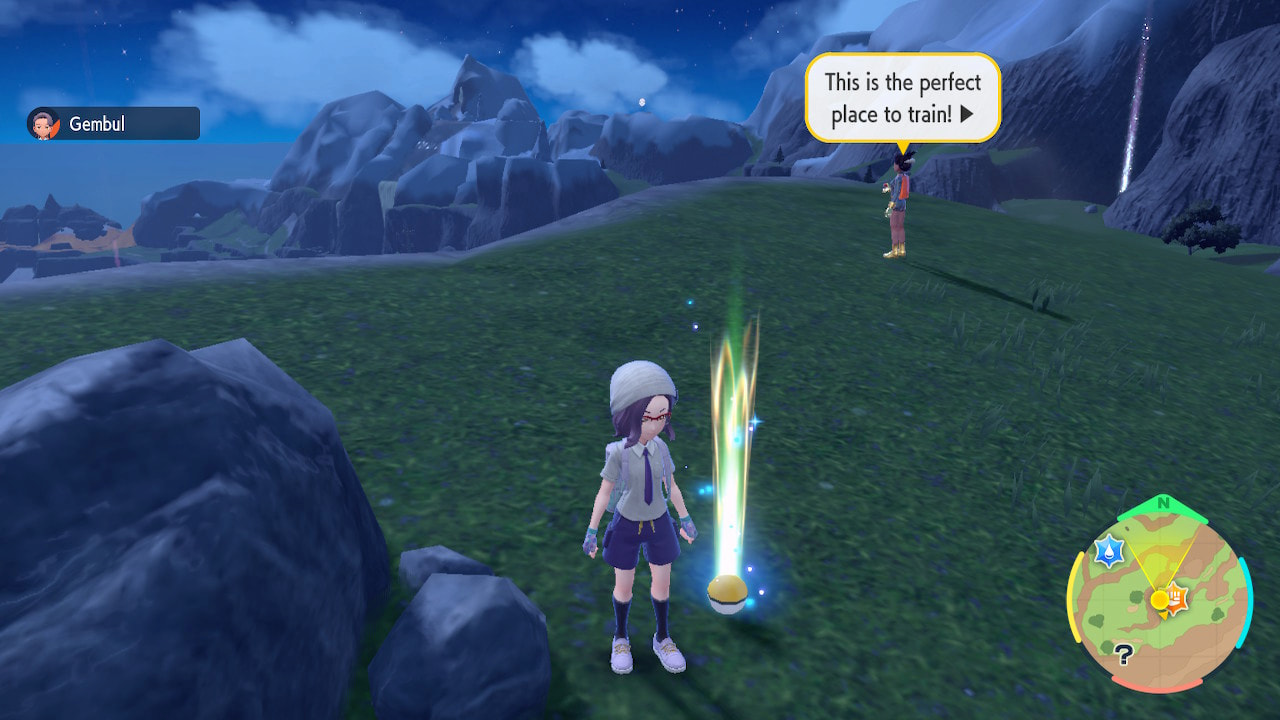Tap the question mark marker on minimap
This screenshot has width=1280, height=720.
[x=1123, y=653]
